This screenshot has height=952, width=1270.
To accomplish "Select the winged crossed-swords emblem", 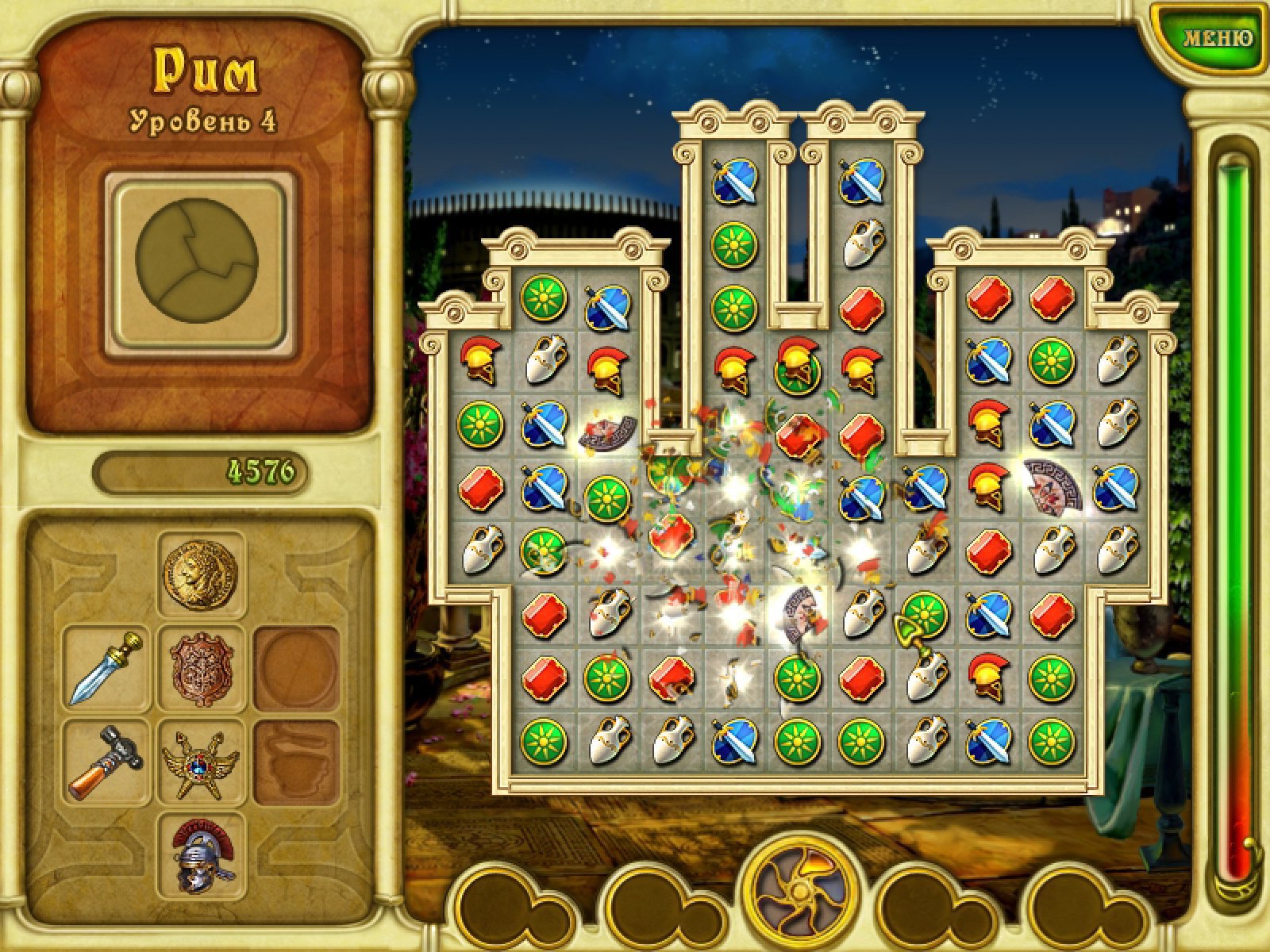I will [202, 762].
